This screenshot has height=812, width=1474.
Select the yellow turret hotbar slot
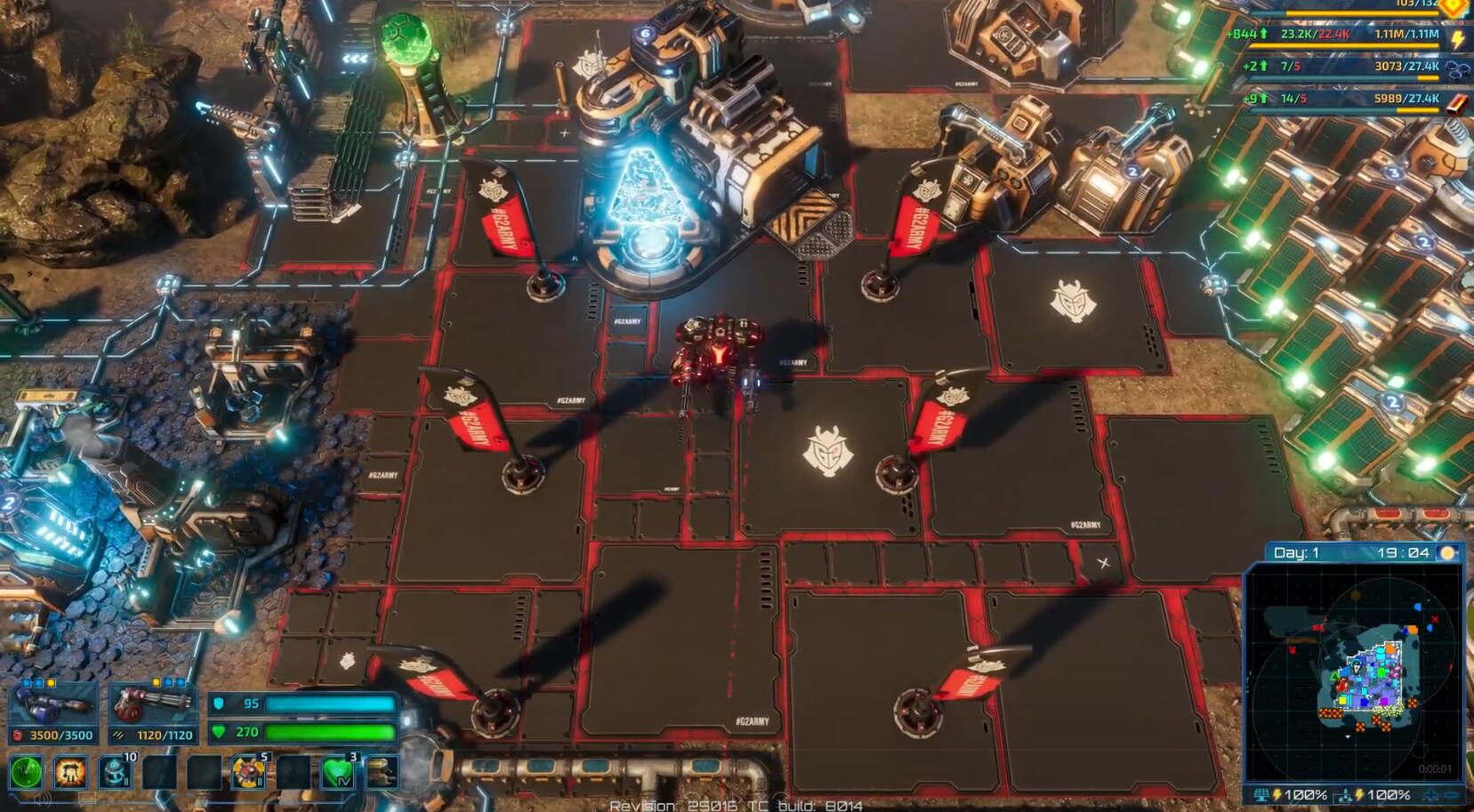pos(383,771)
